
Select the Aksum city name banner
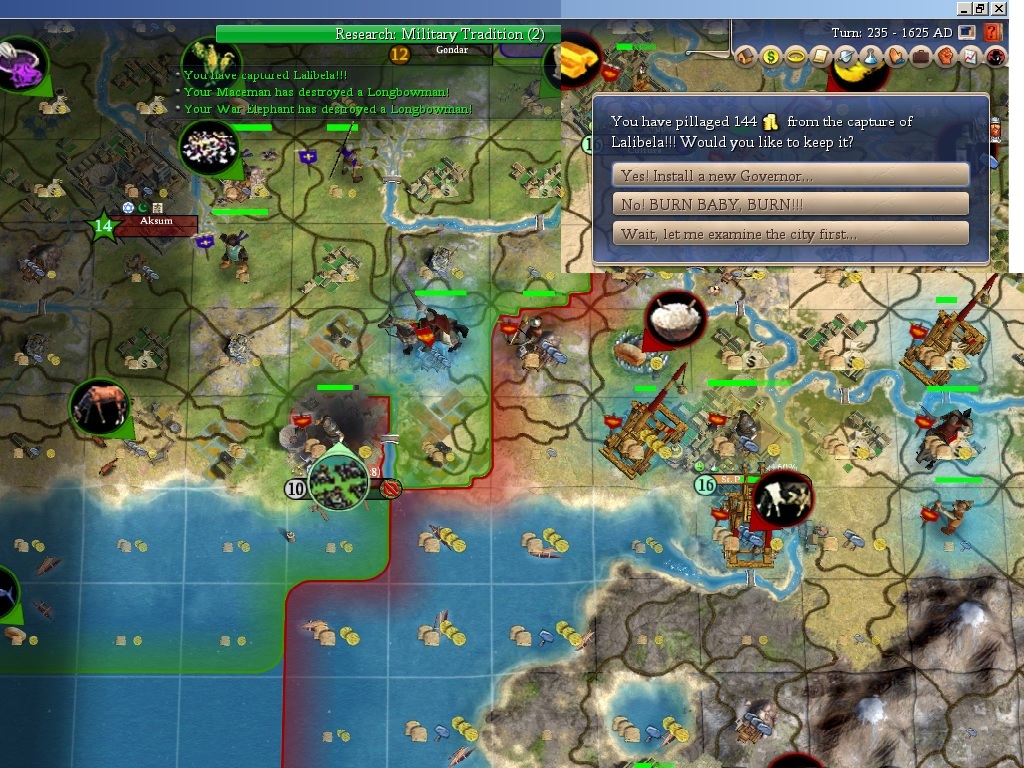pos(156,222)
